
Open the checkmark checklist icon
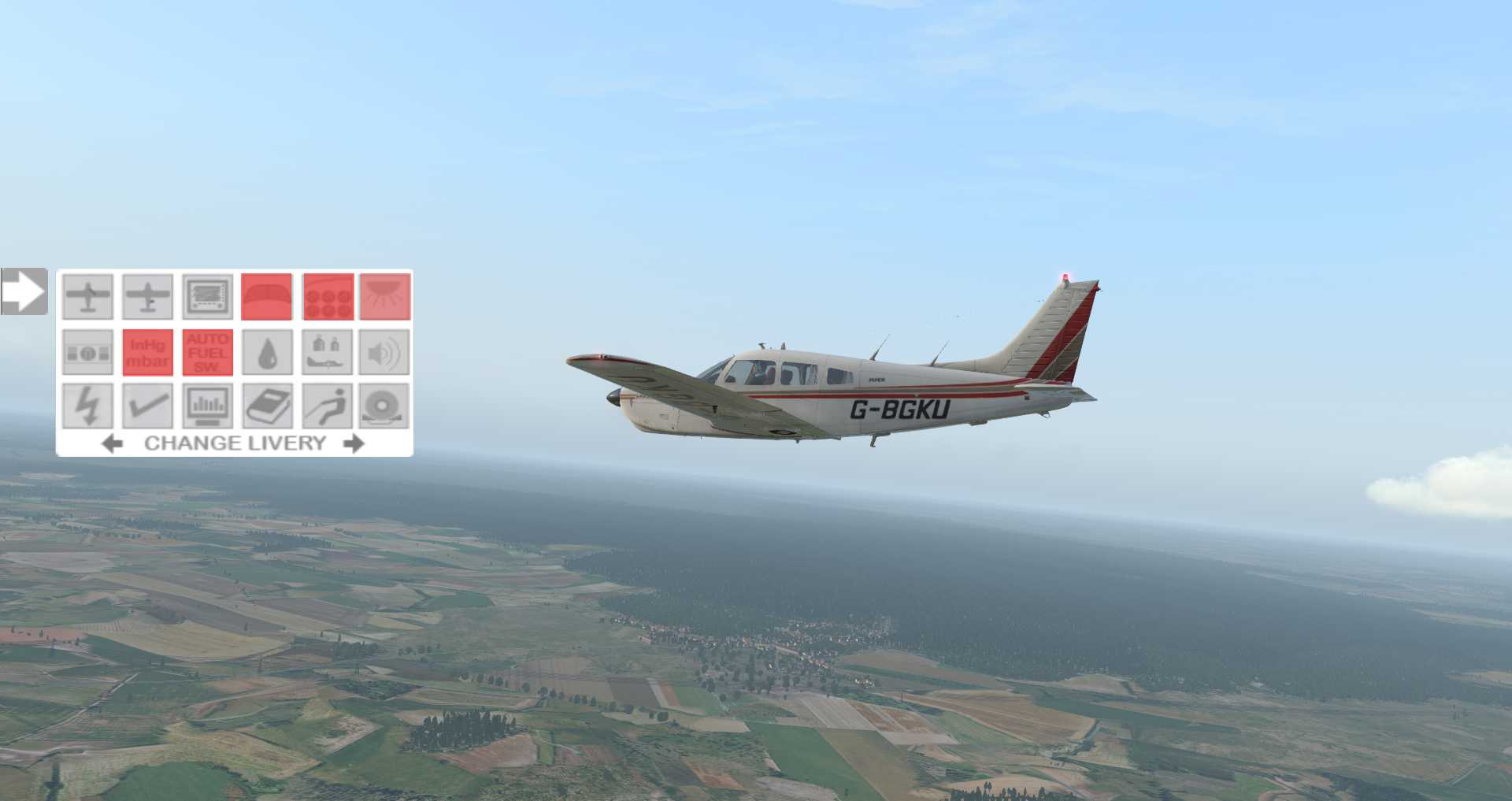pyautogui.click(x=148, y=406)
